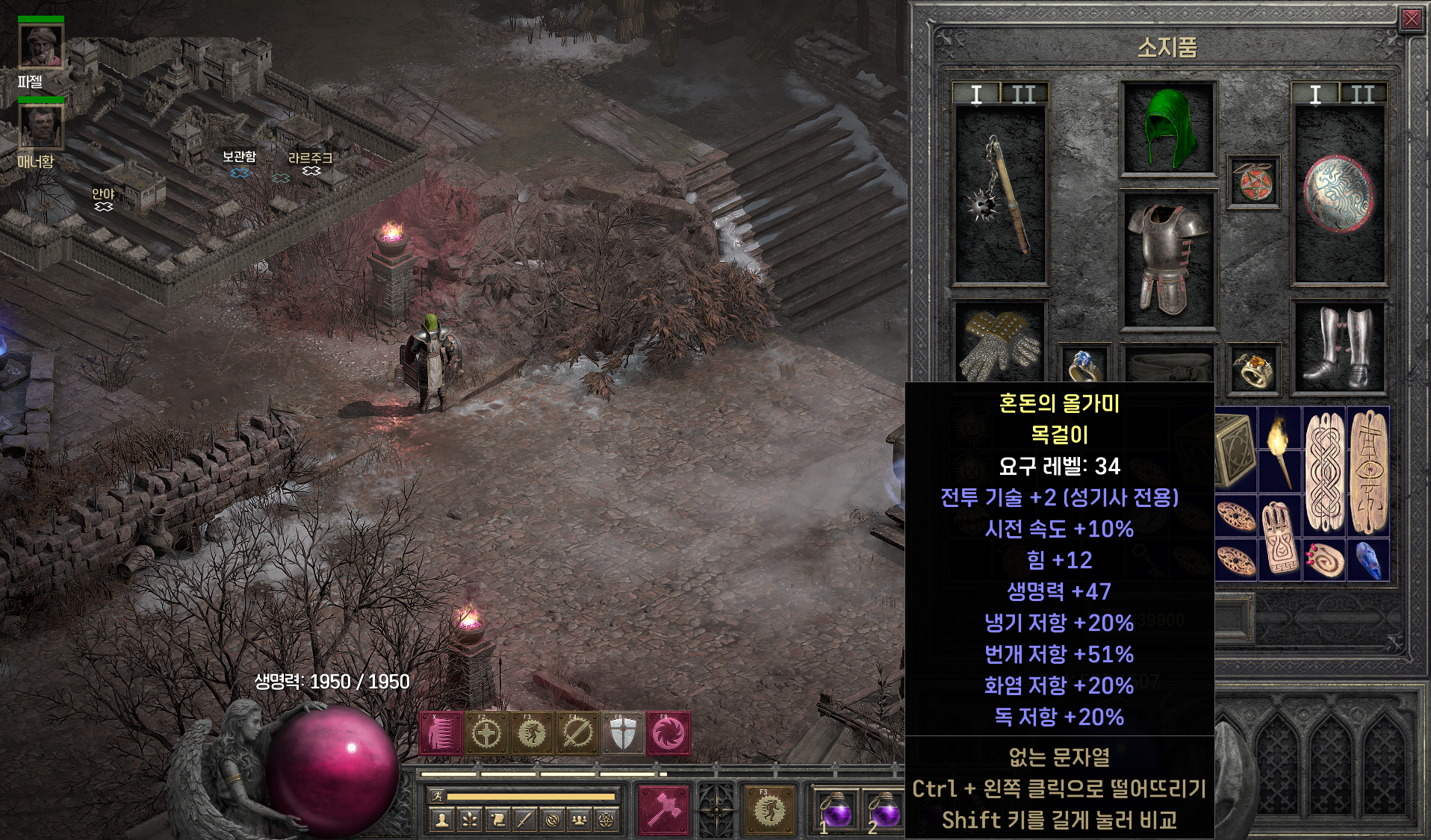
Task: Select the orange gem ring slot
Action: coord(1253,367)
